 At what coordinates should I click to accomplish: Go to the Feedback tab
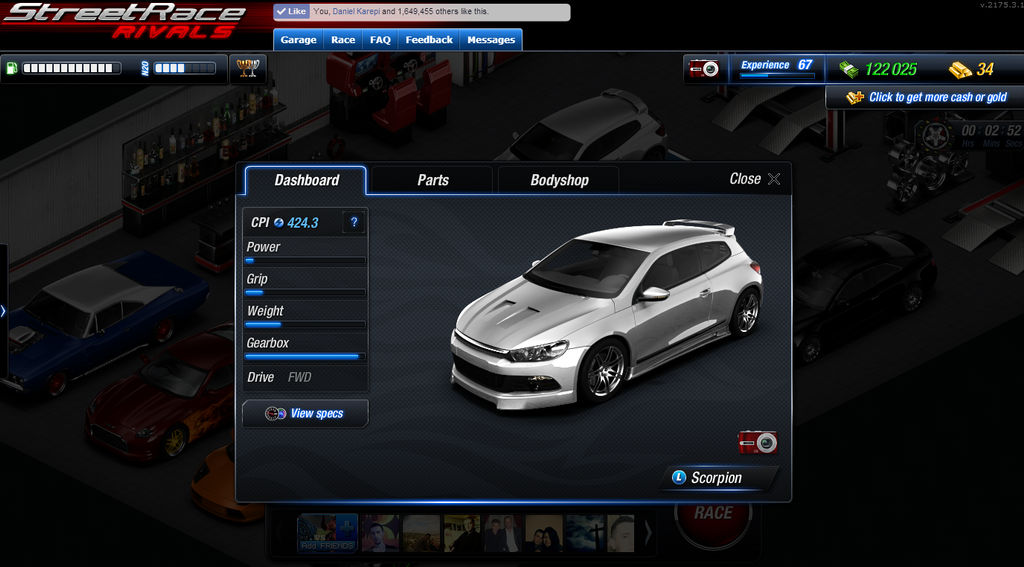(429, 40)
